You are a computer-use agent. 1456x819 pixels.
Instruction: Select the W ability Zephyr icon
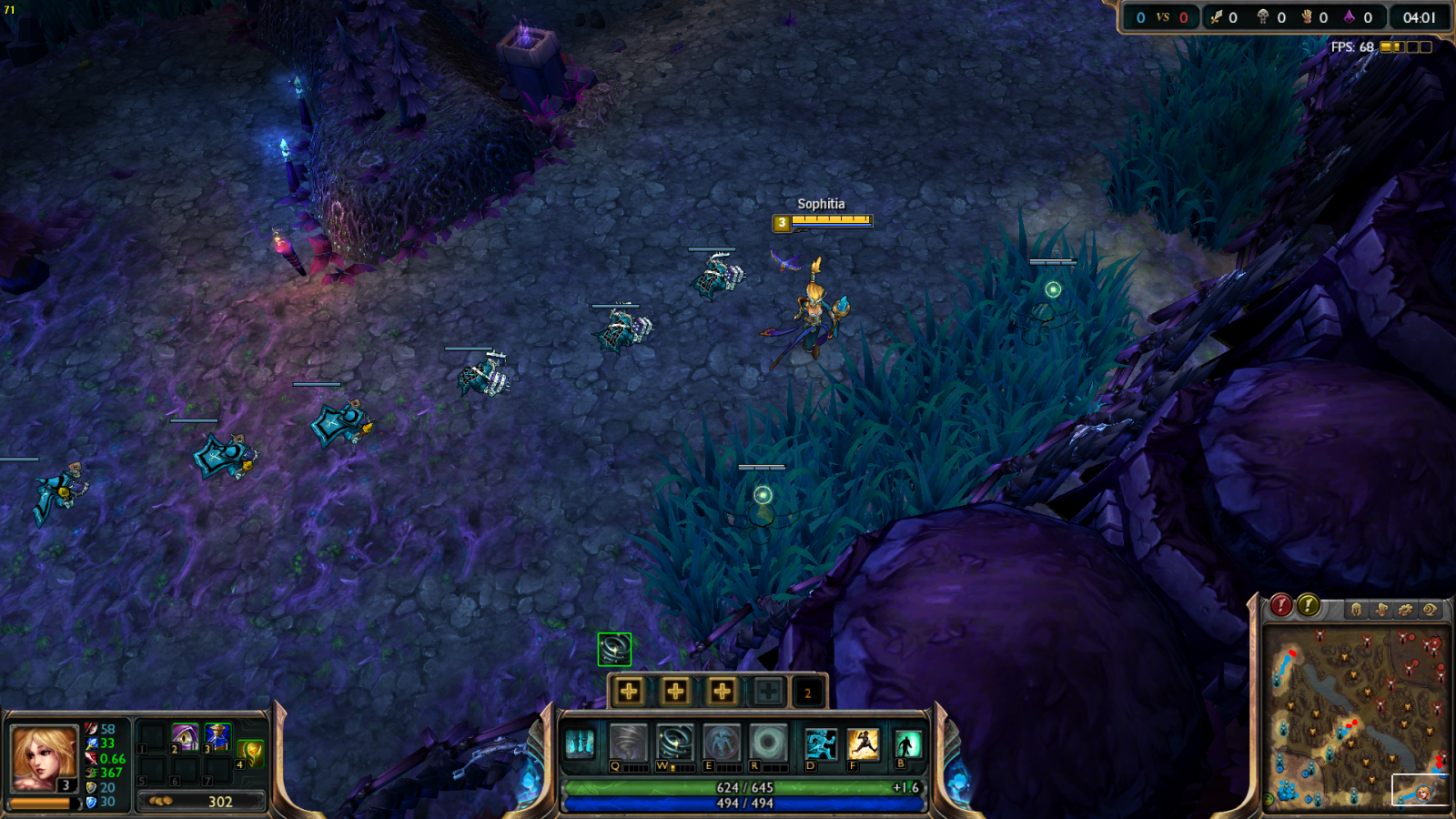675,743
